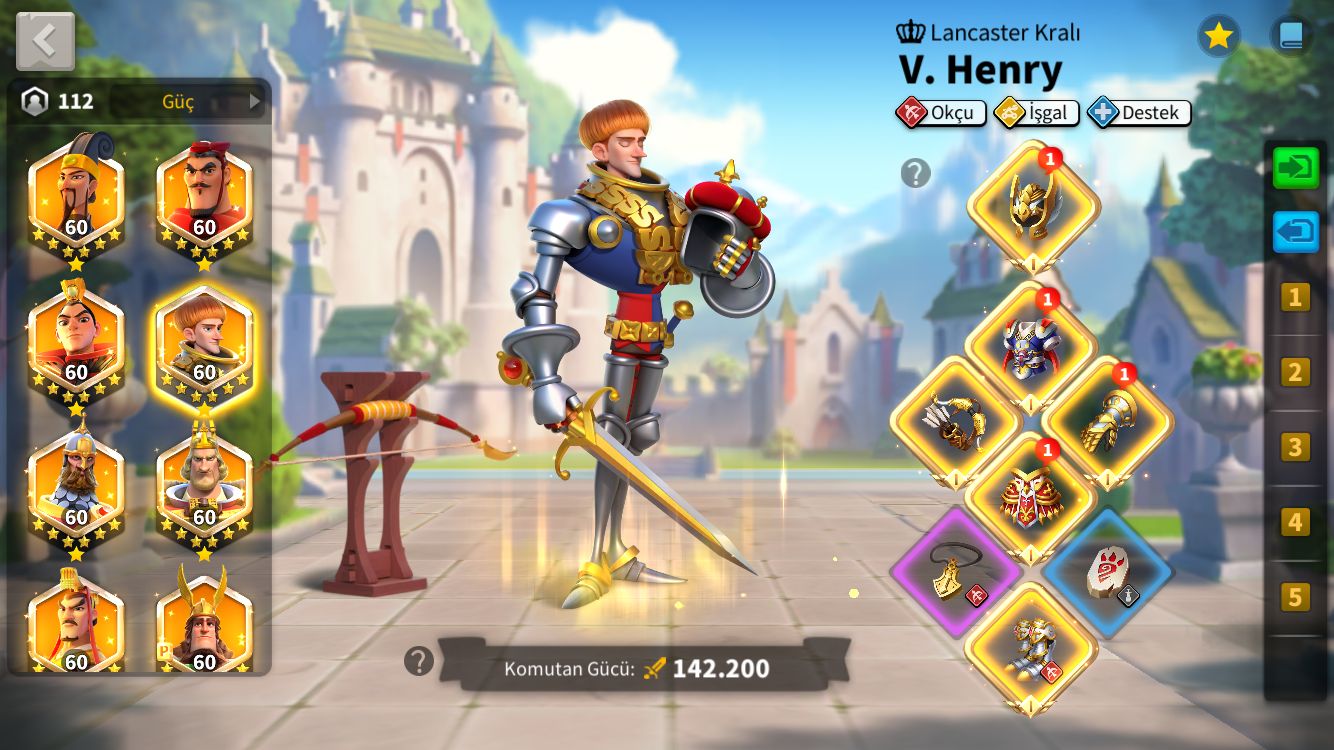Select the red leg armor slot

tap(1031, 496)
